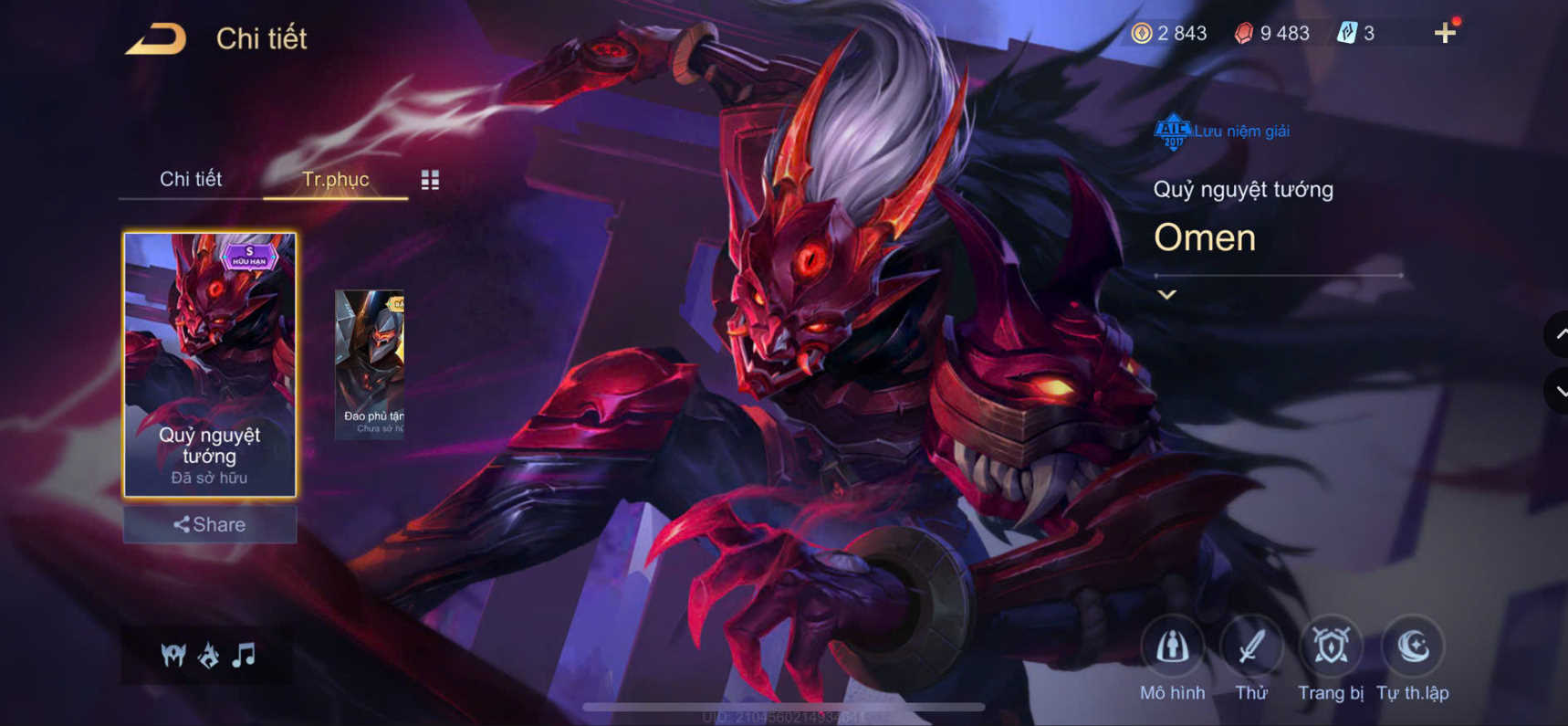Switch to the Tr.phục tab
The image size is (1568, 726).
point(336,179)
